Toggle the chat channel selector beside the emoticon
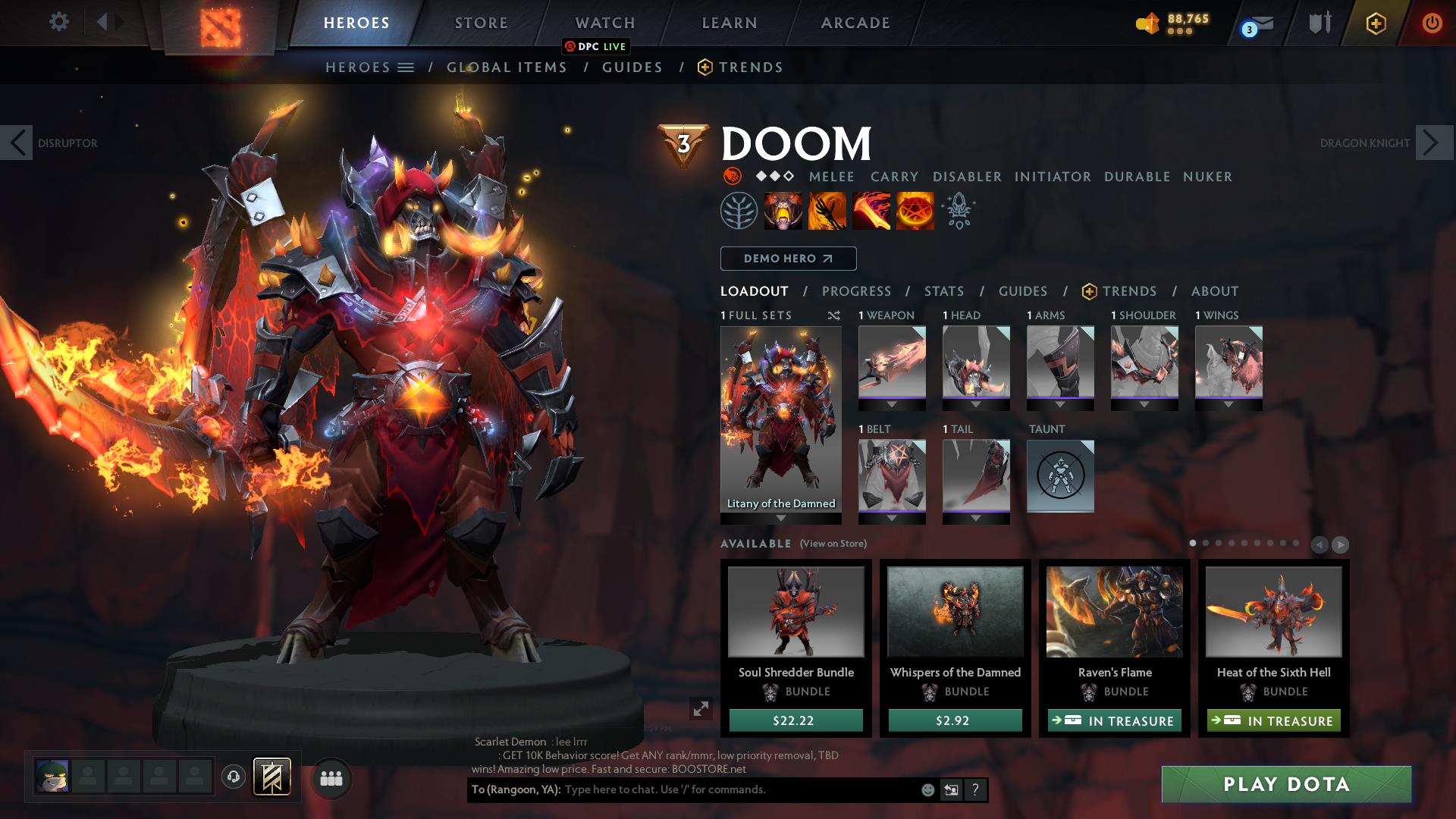 [x=950, y=790]
